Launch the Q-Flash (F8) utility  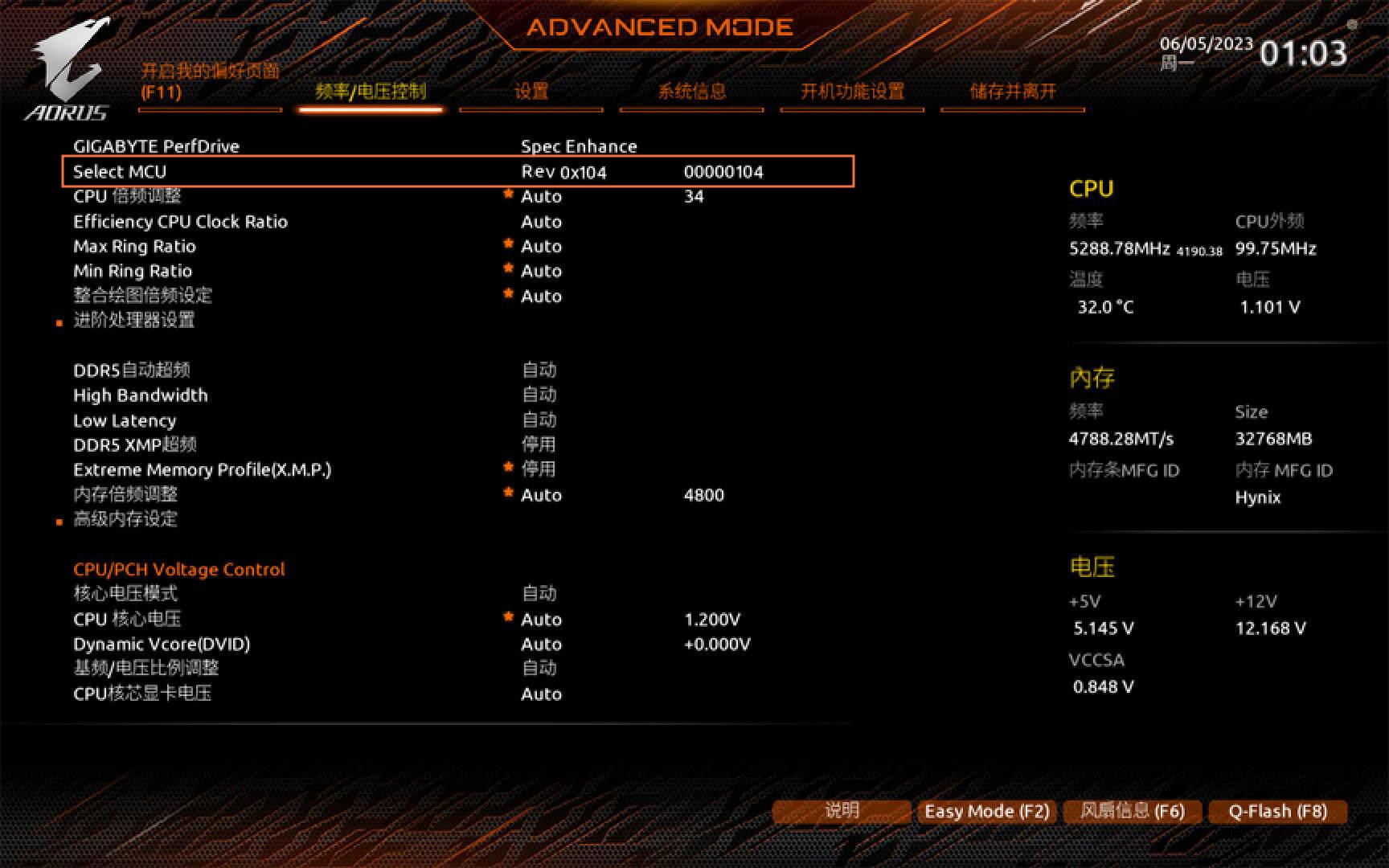[1277, 811]
